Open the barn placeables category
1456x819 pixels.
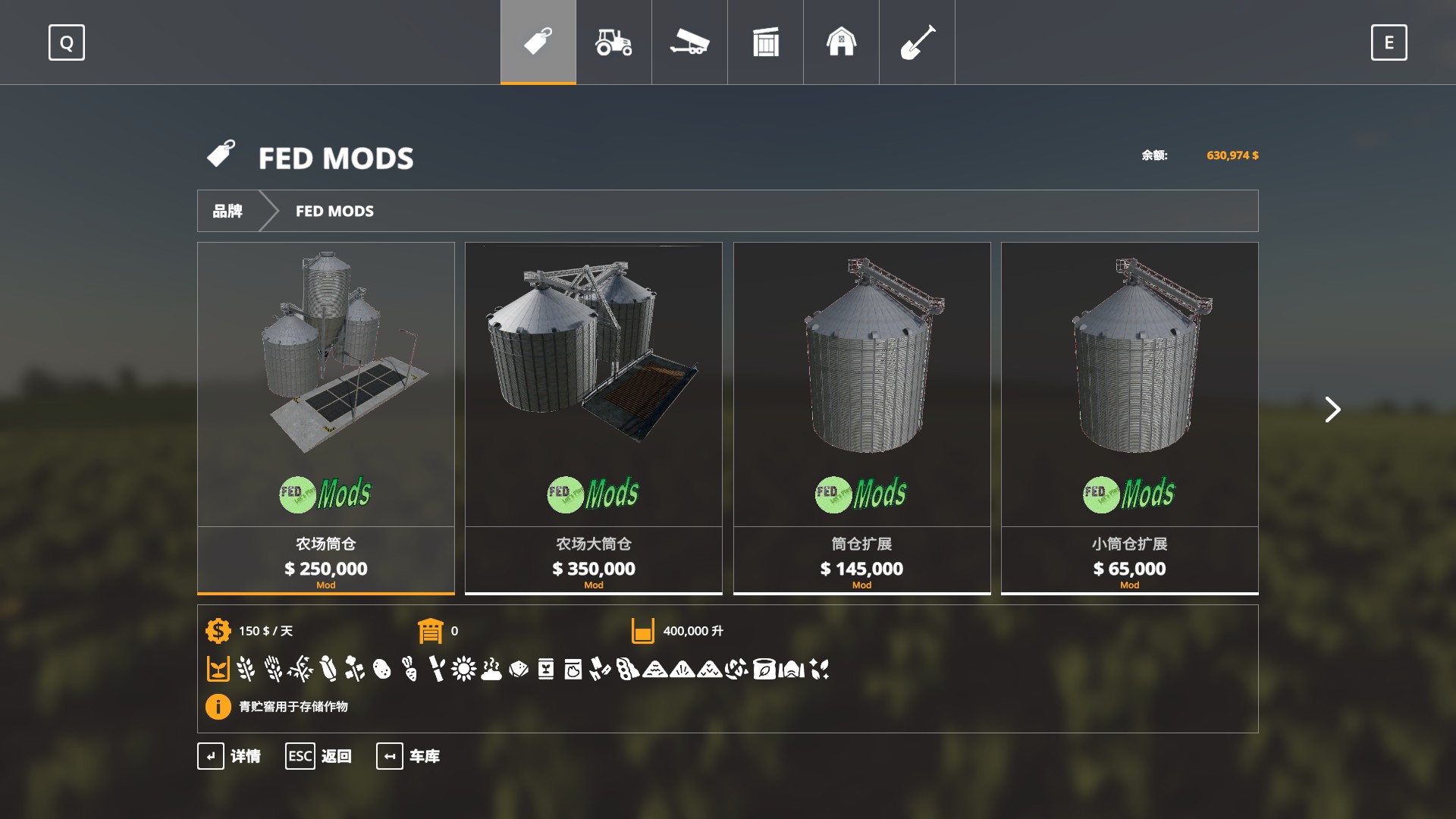point(841,43)
